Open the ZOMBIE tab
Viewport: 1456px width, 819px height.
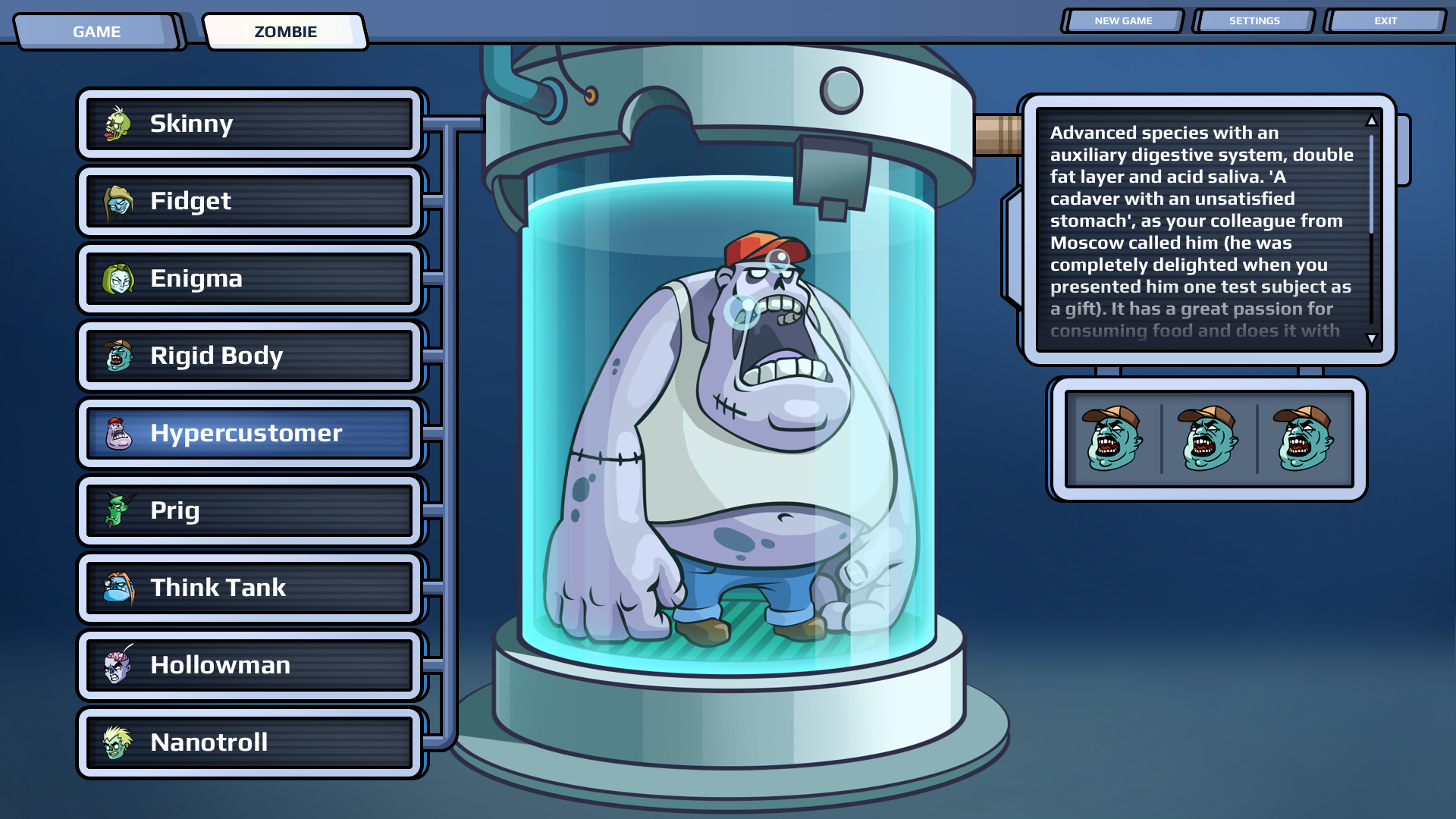286,32
